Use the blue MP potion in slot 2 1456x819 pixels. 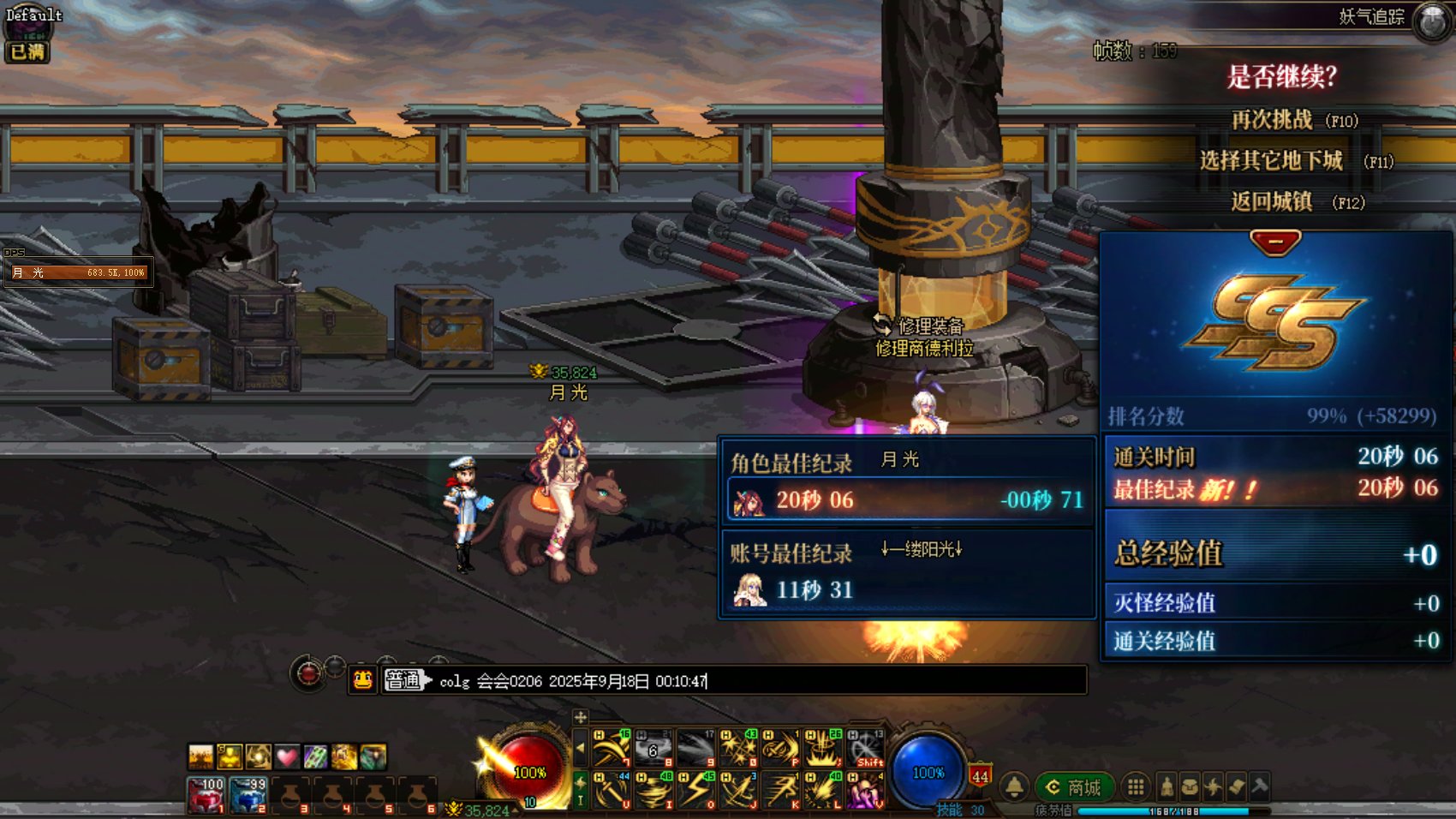(248, 795)
